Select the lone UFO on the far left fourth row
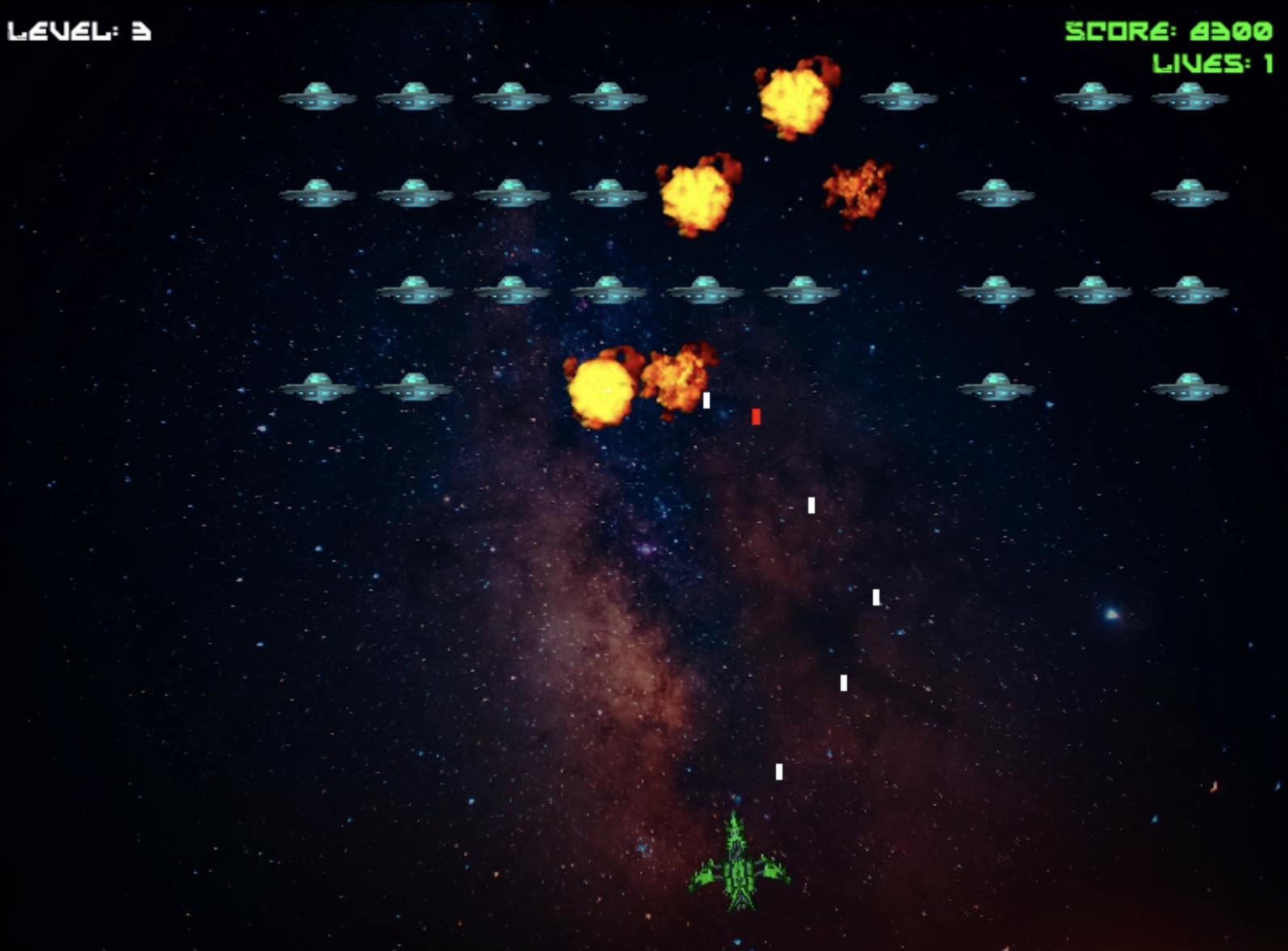Viewport: 1288px width, 951px height. (x=317, y=388)
